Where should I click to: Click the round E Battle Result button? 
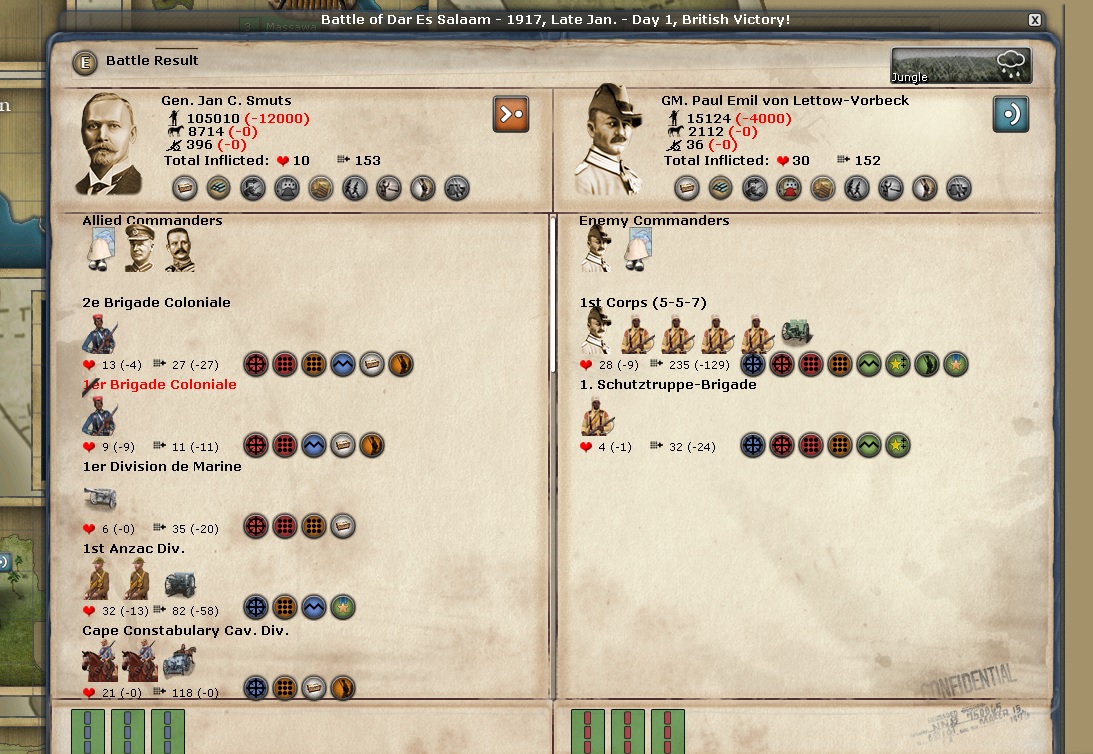(86, 62)
